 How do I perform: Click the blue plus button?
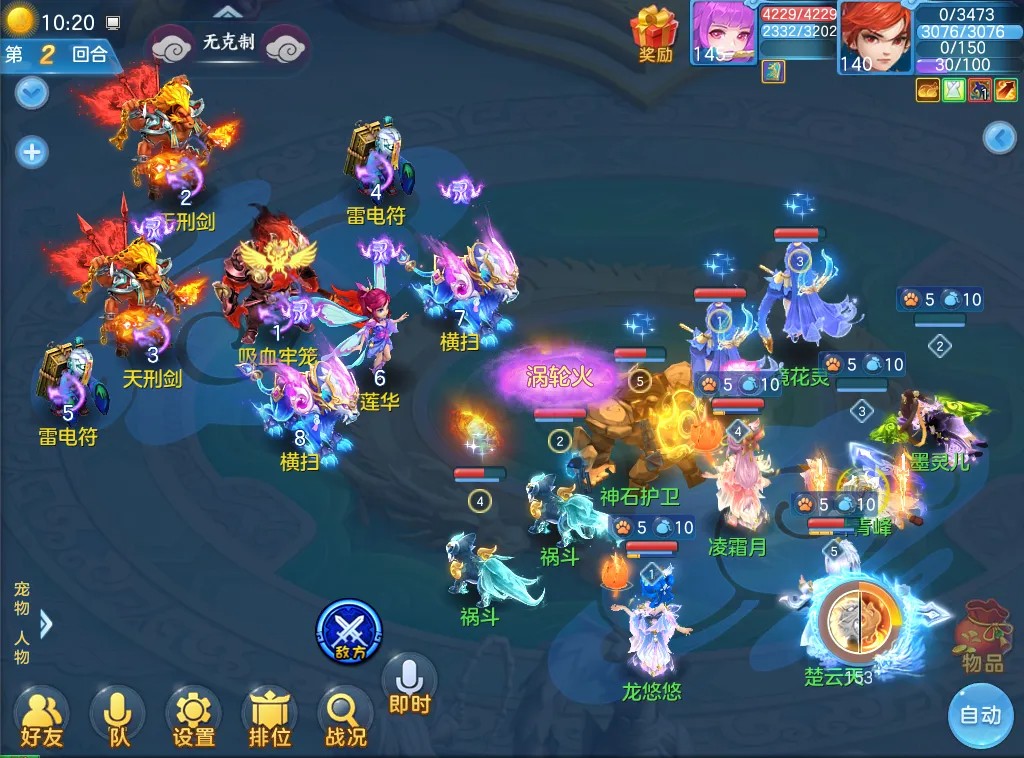click(x=32, y=152)
